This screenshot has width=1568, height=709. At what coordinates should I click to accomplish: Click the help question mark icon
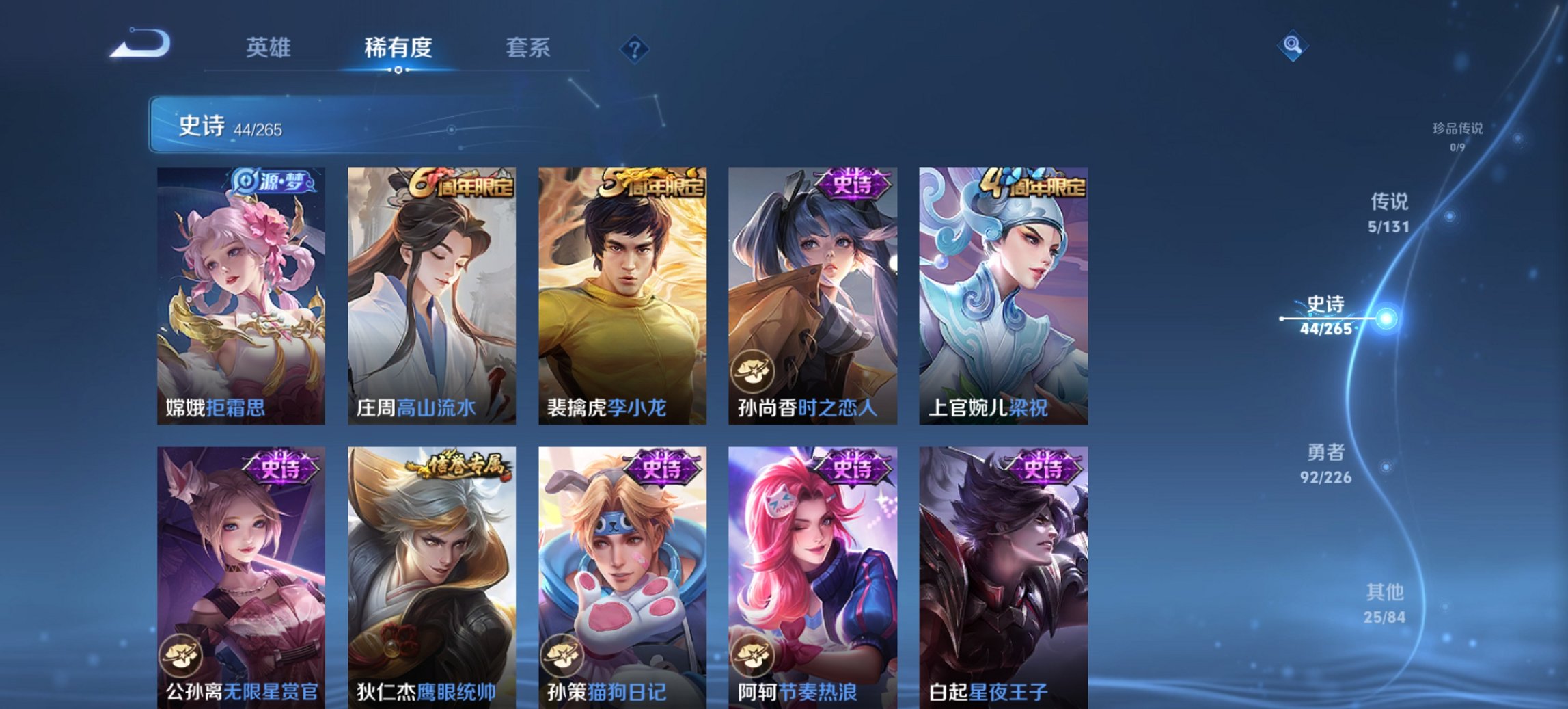pyautogui.click(x=635, y=48)
